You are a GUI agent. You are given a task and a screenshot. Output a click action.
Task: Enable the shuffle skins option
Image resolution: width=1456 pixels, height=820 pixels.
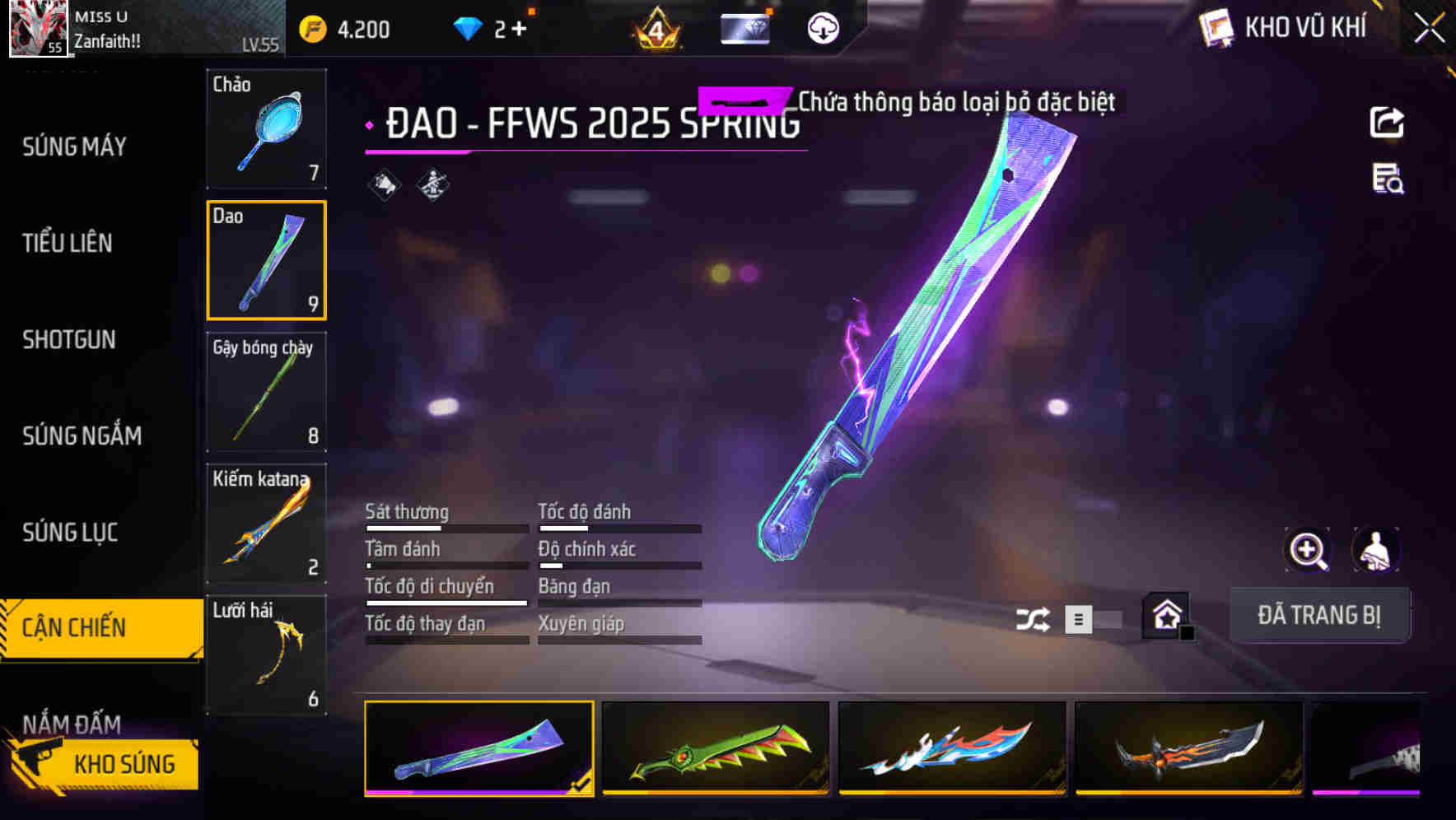coord(1032,618)
